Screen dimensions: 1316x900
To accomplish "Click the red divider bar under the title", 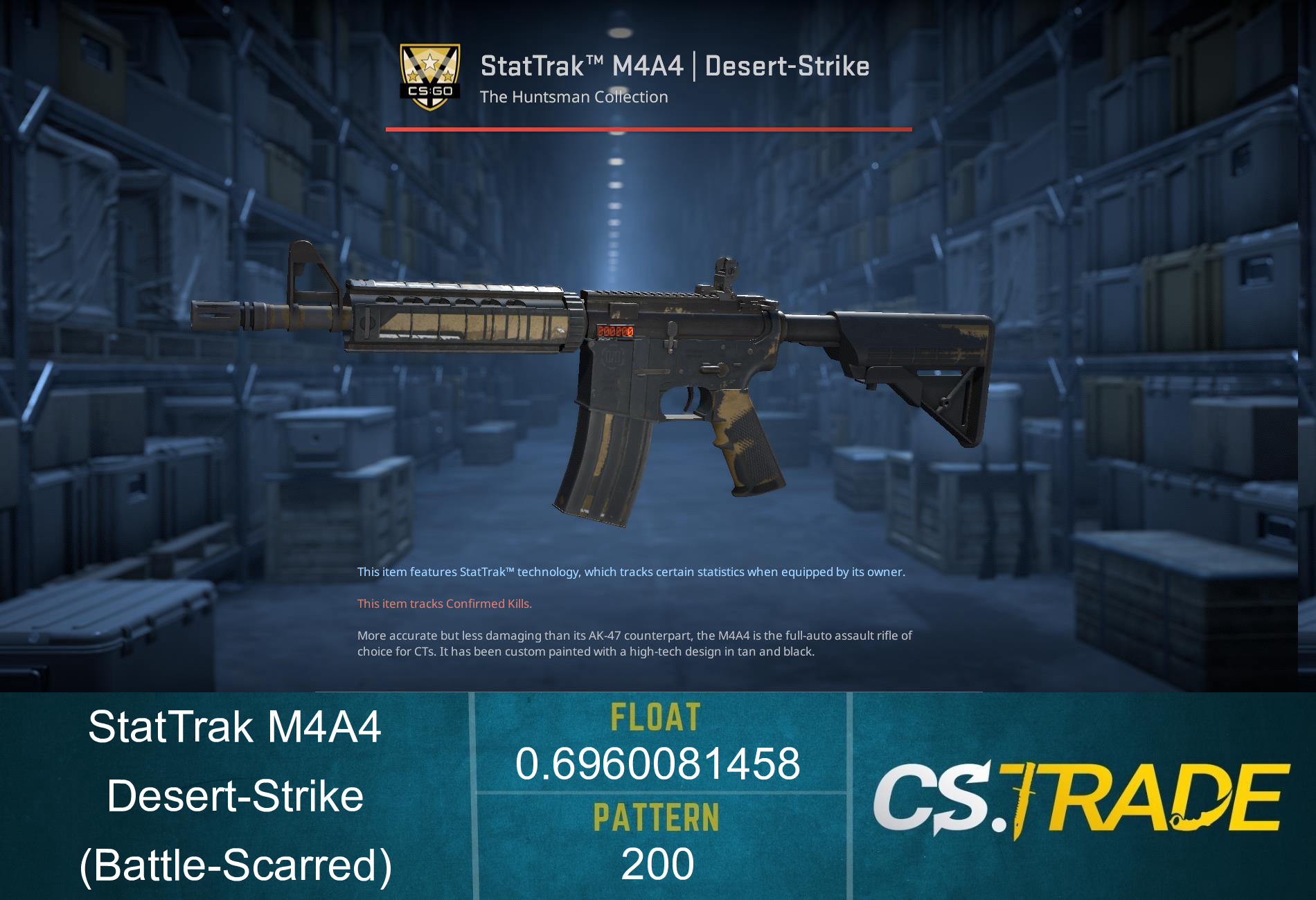I will tap(648, 127).
